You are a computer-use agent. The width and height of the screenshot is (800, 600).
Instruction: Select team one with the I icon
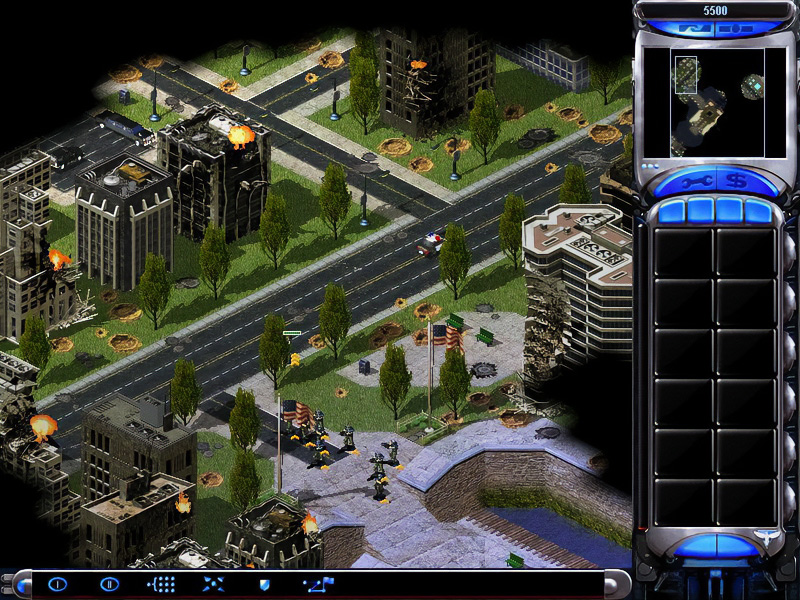(x=57, y=584)
